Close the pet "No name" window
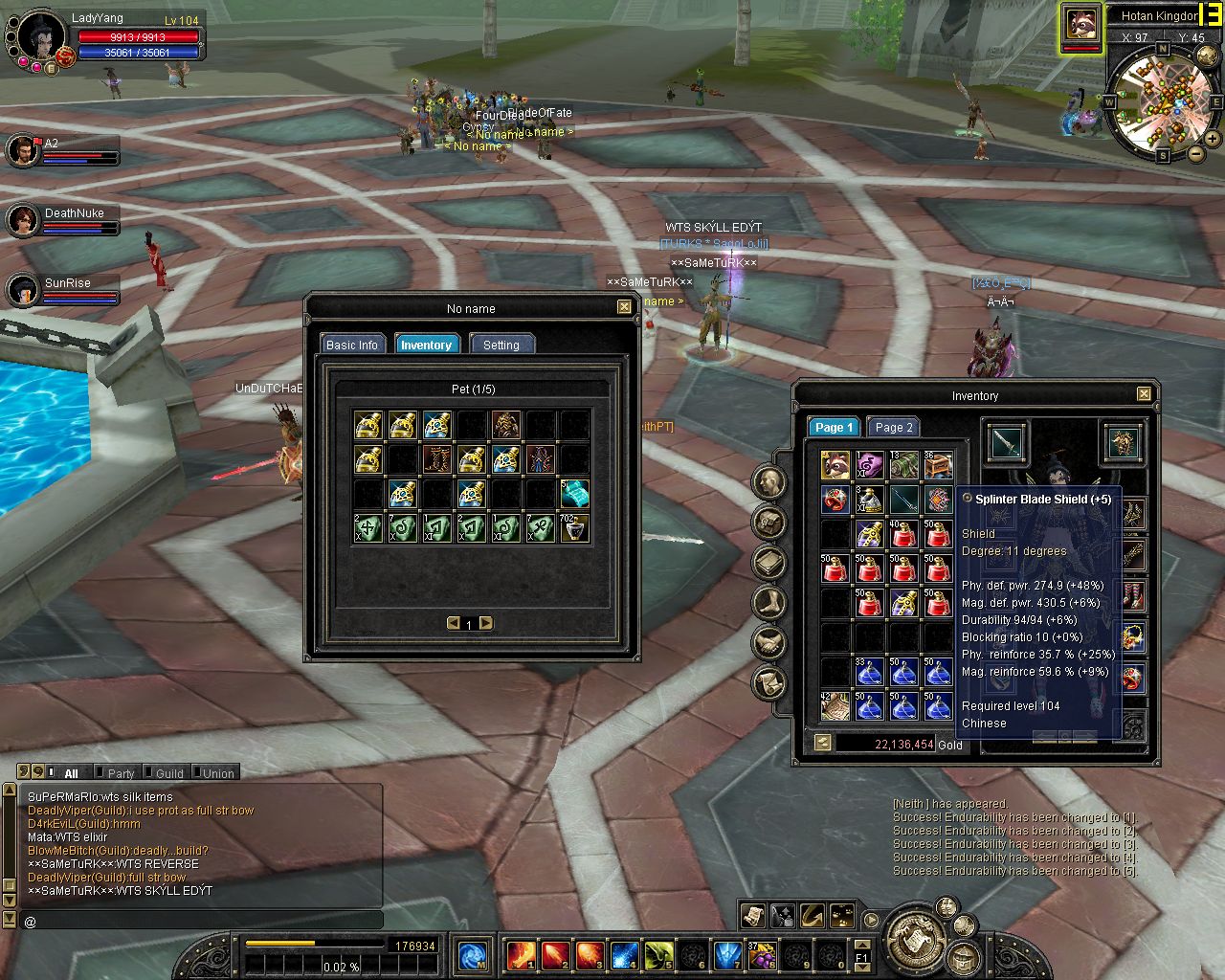 click(x=624, y=307)
